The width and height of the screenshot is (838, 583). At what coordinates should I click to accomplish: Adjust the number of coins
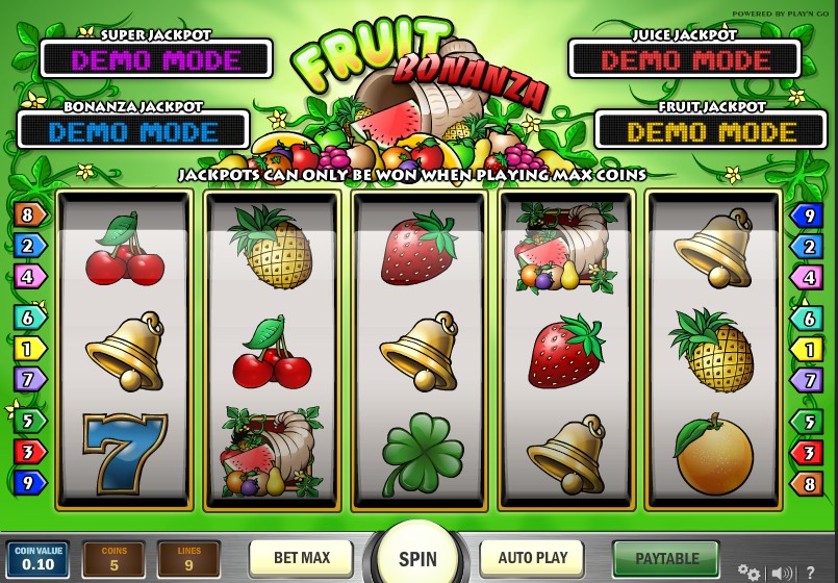pos(113,560)
